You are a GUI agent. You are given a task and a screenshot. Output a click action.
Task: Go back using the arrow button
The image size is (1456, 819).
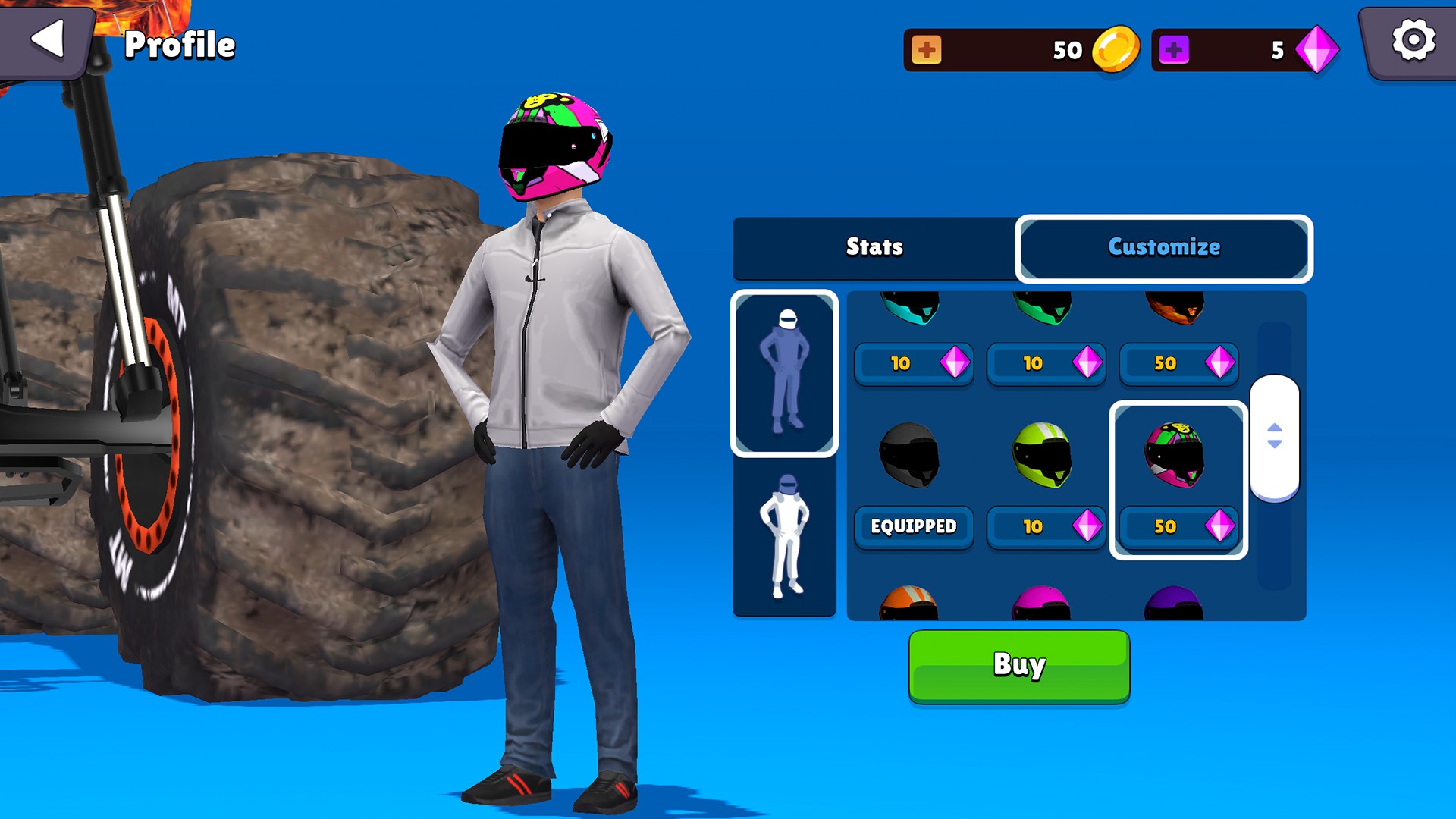click(x=47, y=39)
